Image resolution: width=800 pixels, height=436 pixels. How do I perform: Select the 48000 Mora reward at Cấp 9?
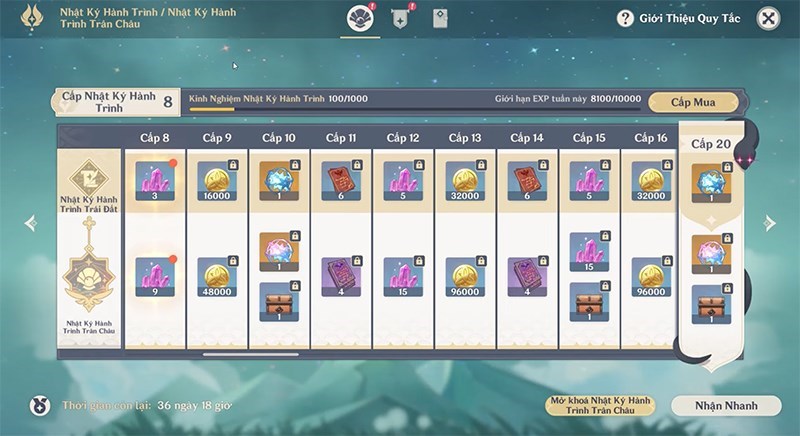217,277
